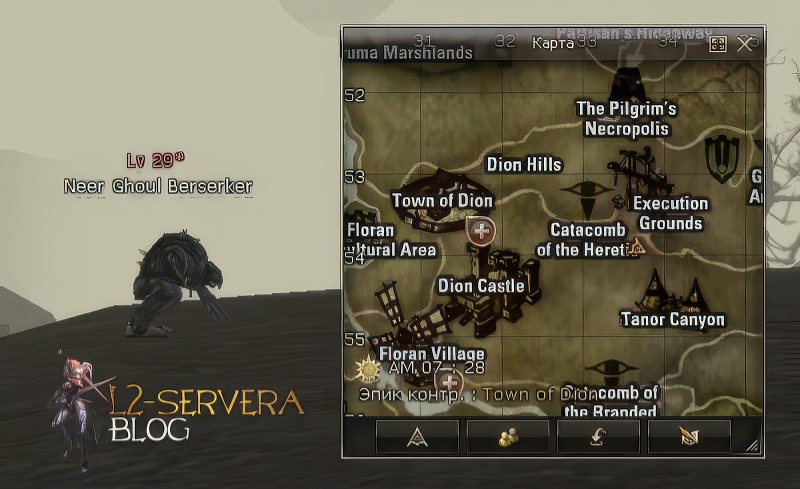Select the Execution Grounds map location
The image size is (800, 489).
[670, 213]
